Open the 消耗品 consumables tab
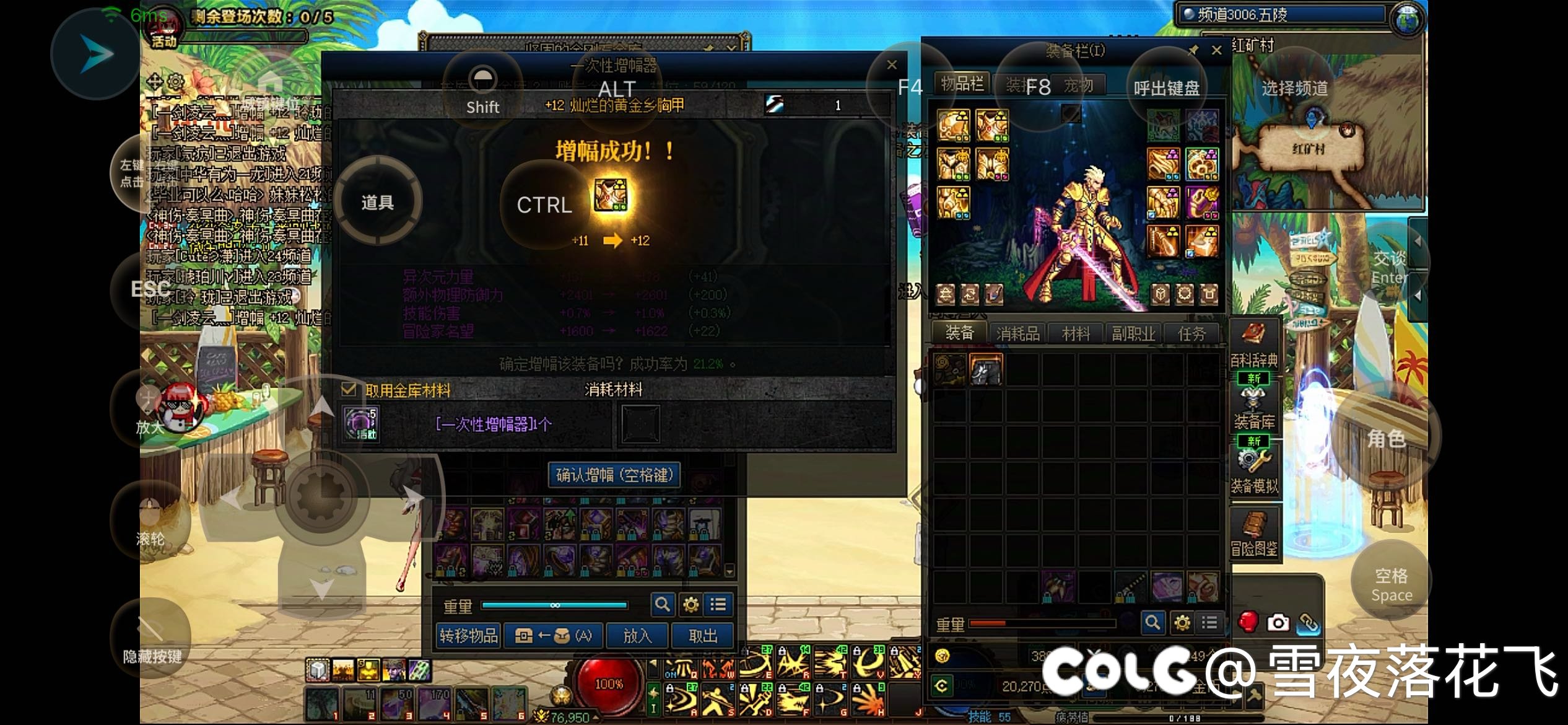The width and height of the screenshot is (1568, 725). pyautogui.click(x=1017, y=334)
